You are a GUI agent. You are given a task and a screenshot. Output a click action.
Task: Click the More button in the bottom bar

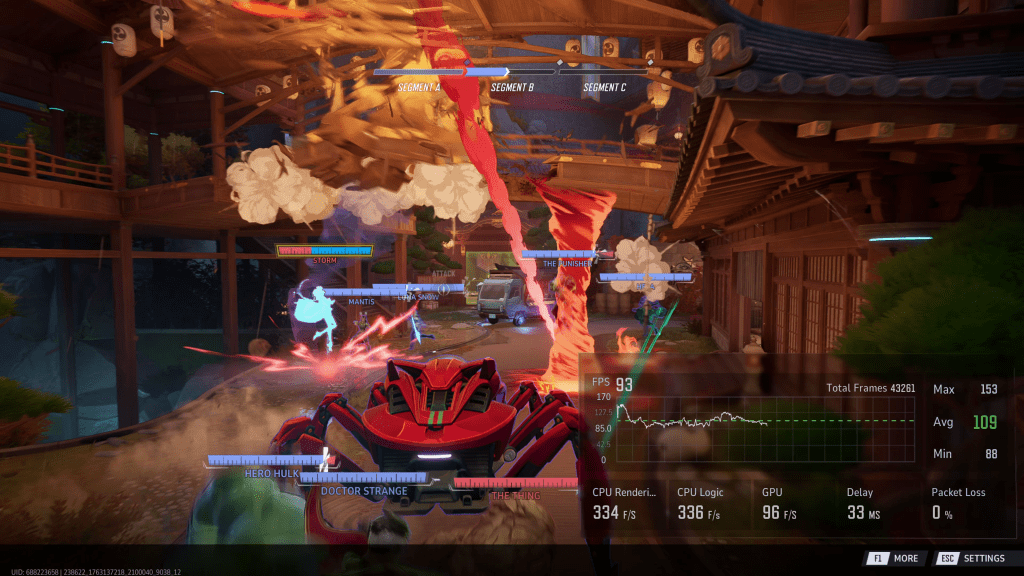(893, 558)
